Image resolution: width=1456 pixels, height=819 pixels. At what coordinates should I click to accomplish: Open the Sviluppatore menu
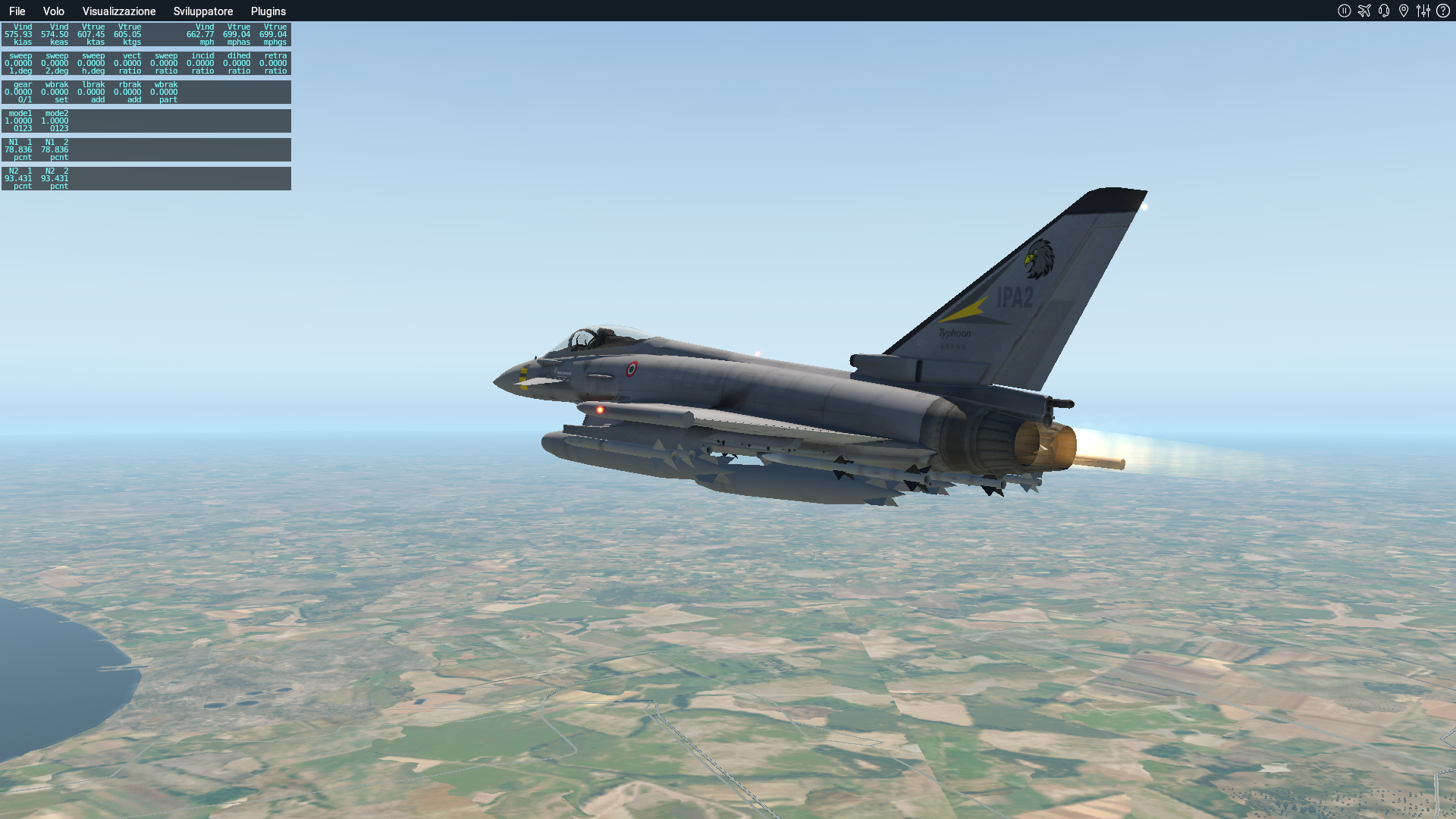203,11
